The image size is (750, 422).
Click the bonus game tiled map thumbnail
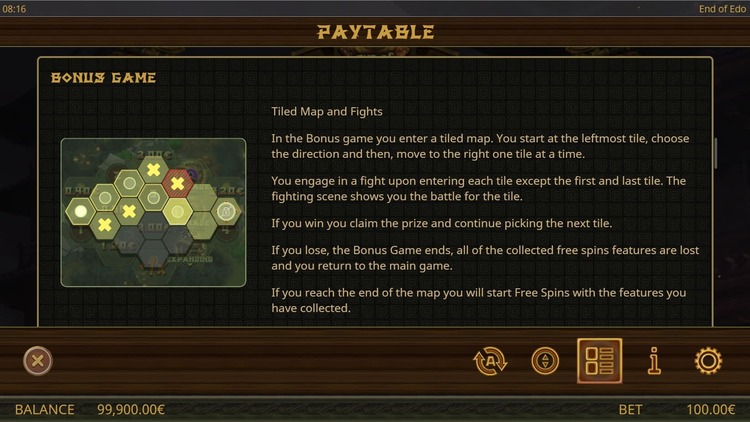tap(153, 212)
